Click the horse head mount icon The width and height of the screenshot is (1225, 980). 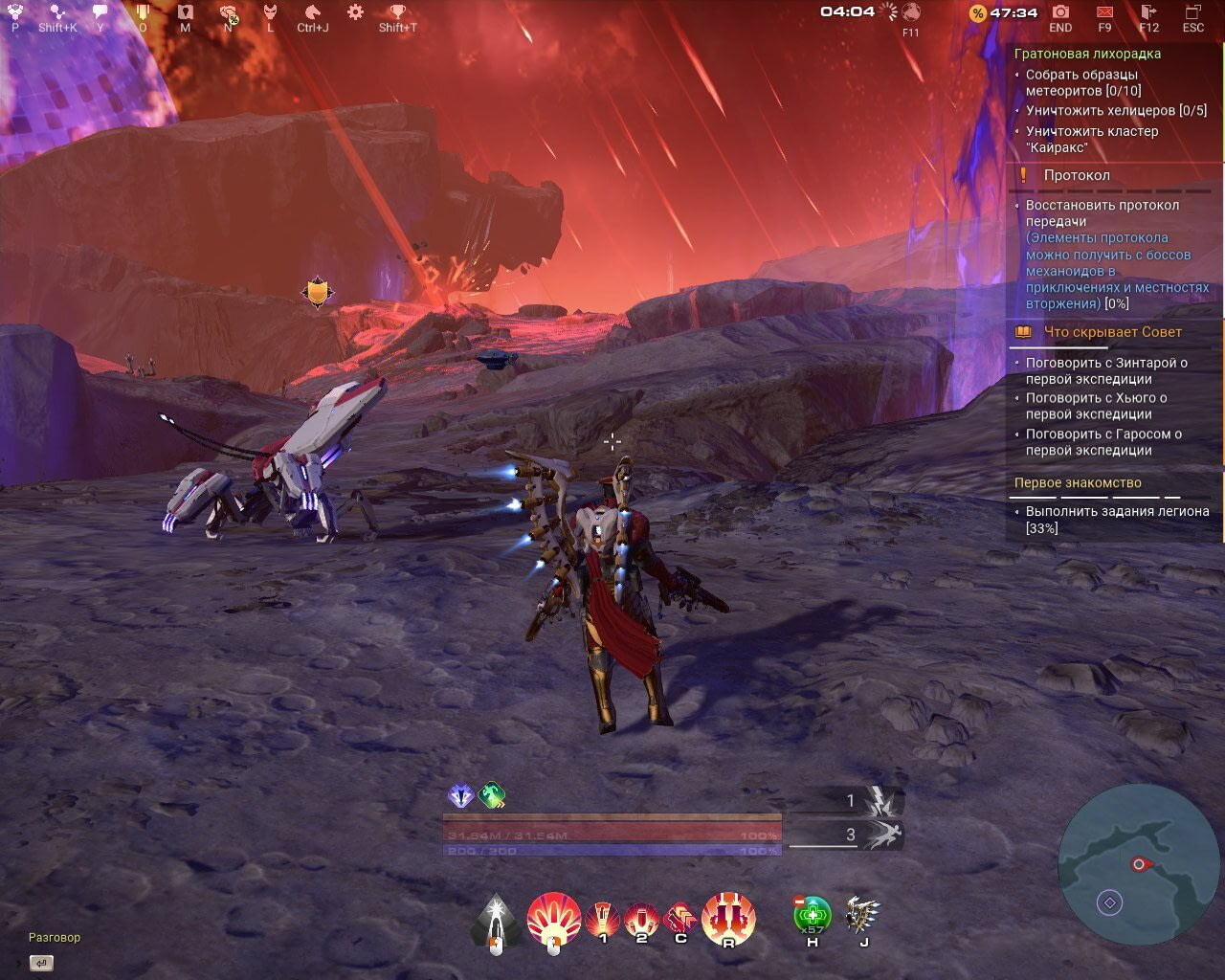(312, 12)
